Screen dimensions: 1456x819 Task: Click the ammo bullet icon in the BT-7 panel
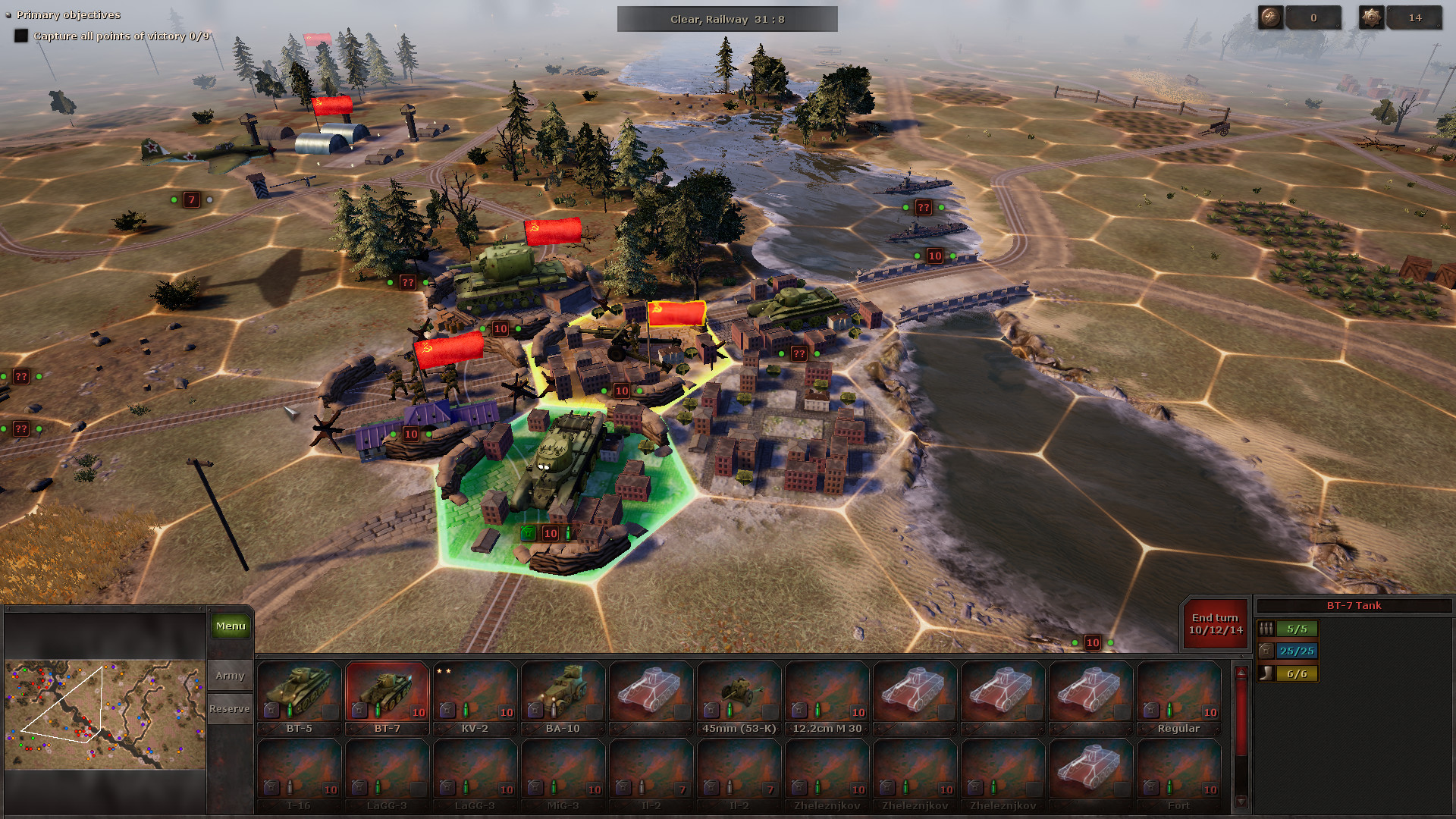point(1266,629)
